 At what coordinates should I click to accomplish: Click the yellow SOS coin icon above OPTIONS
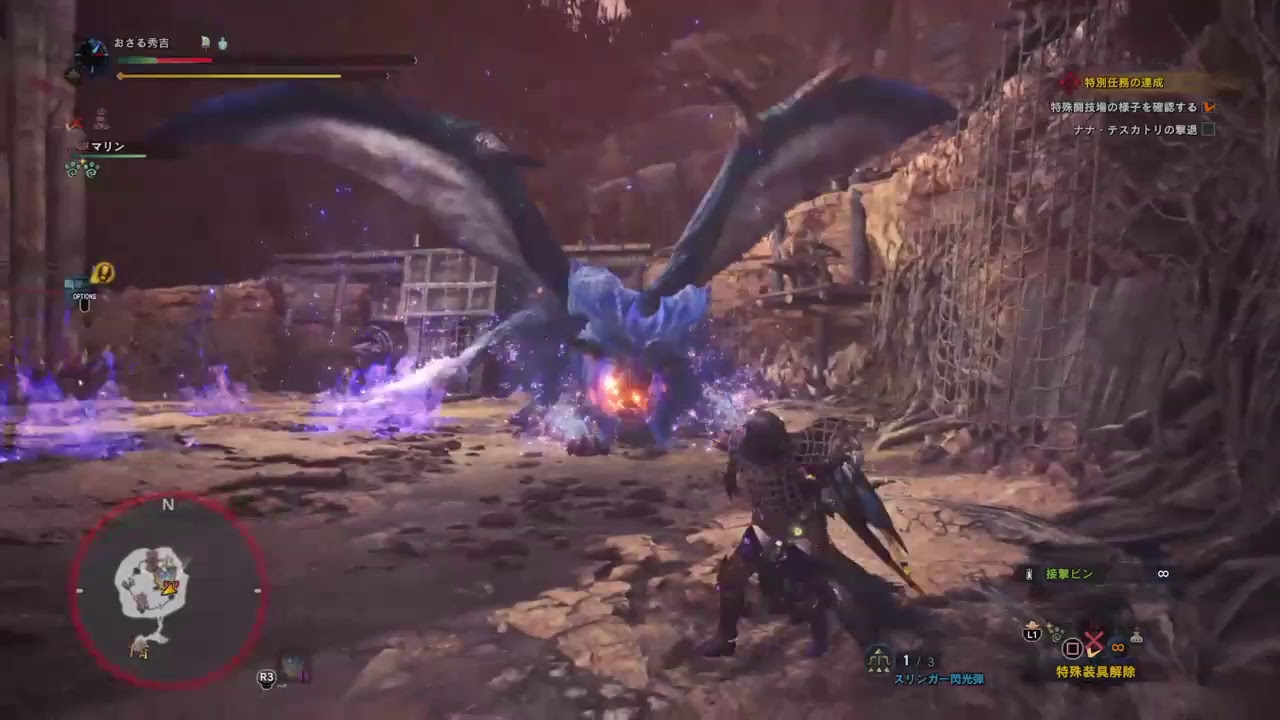[x=103, y=272]
